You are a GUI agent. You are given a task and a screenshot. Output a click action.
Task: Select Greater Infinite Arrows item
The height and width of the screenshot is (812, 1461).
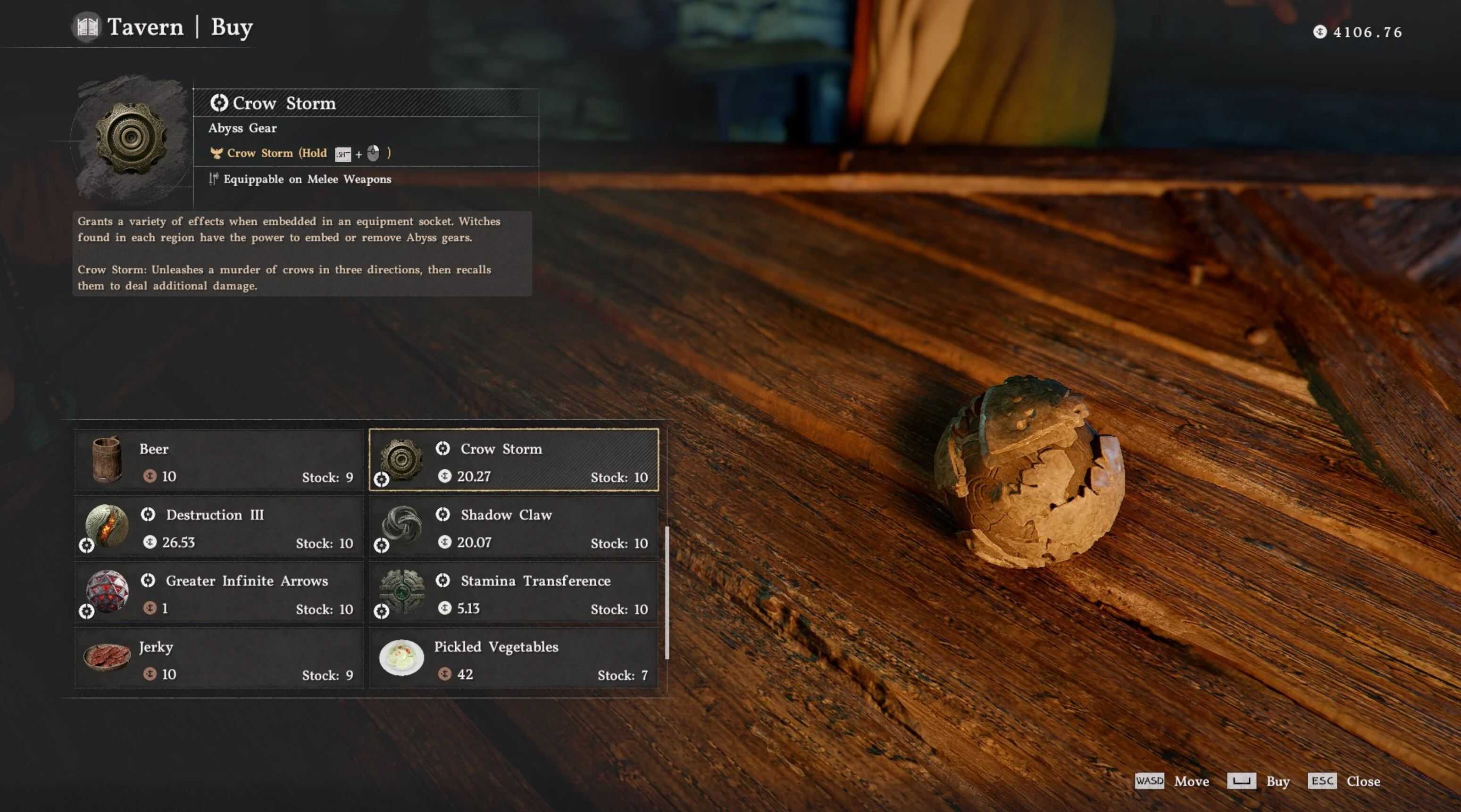pyautogui.click(x=219, y=593)
